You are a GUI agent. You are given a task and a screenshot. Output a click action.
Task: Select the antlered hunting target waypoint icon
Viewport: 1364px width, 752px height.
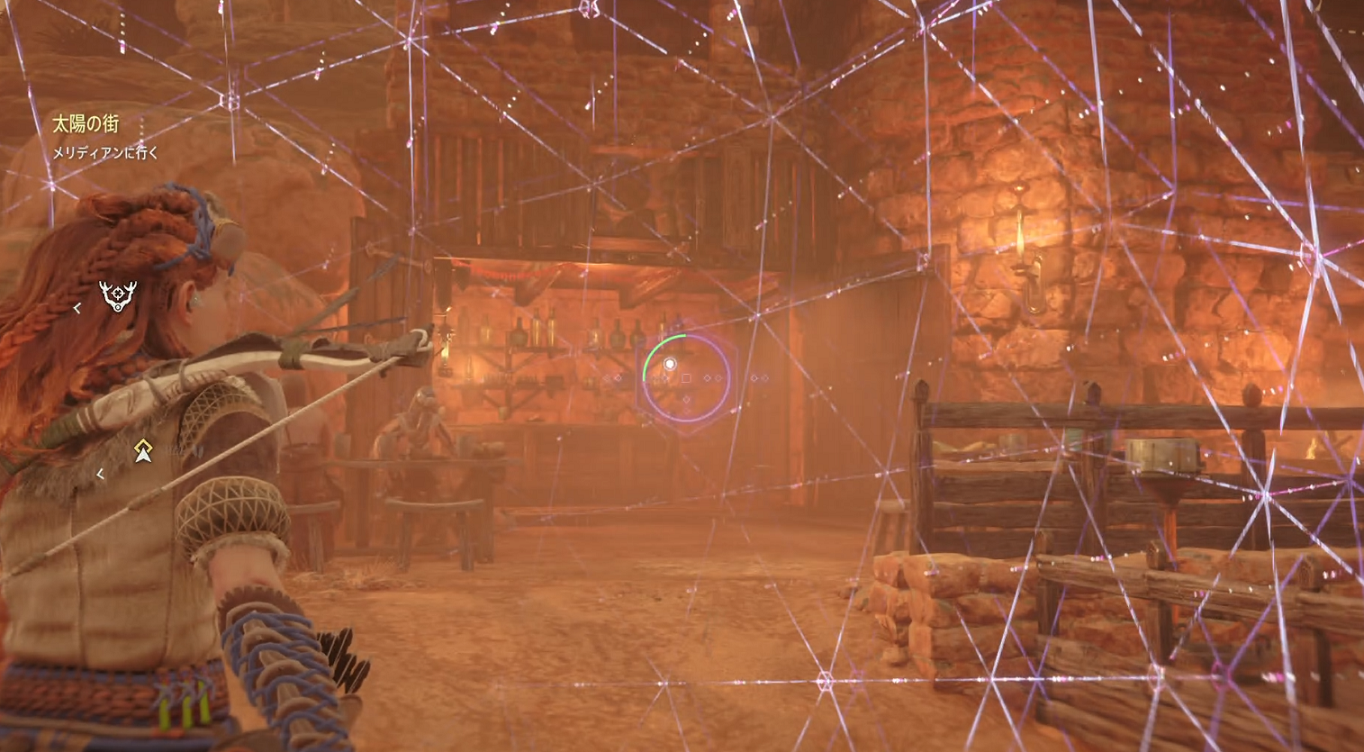pyautogui.click(x=118, y=295)
